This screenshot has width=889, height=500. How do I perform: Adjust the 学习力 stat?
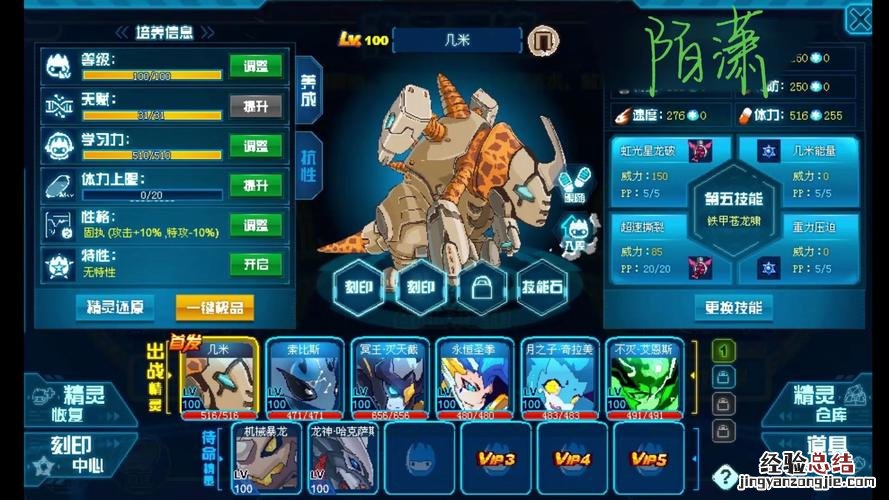pyautogui.click(x=256, y=146)
